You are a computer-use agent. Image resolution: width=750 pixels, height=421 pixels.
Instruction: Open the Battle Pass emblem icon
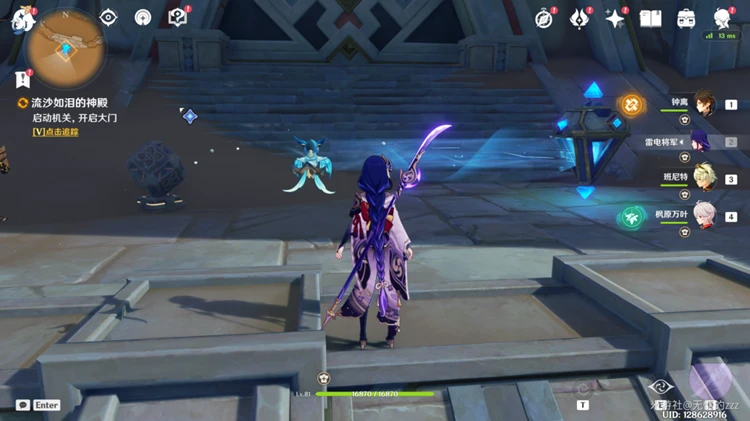pyautogui.click(x=580, y=18)
